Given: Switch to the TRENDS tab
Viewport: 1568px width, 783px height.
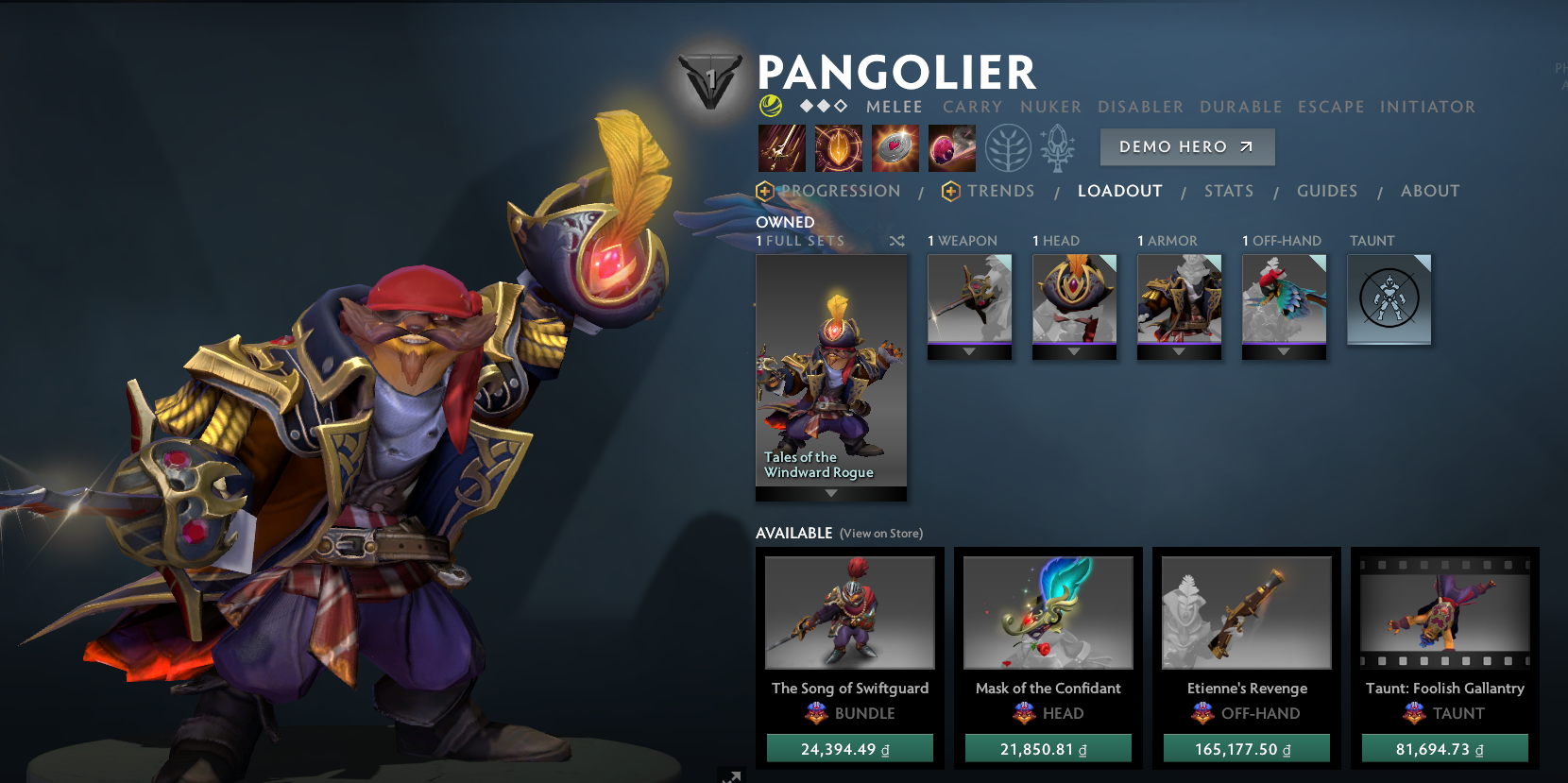Looking at the screenshot, I should 1001,191.
